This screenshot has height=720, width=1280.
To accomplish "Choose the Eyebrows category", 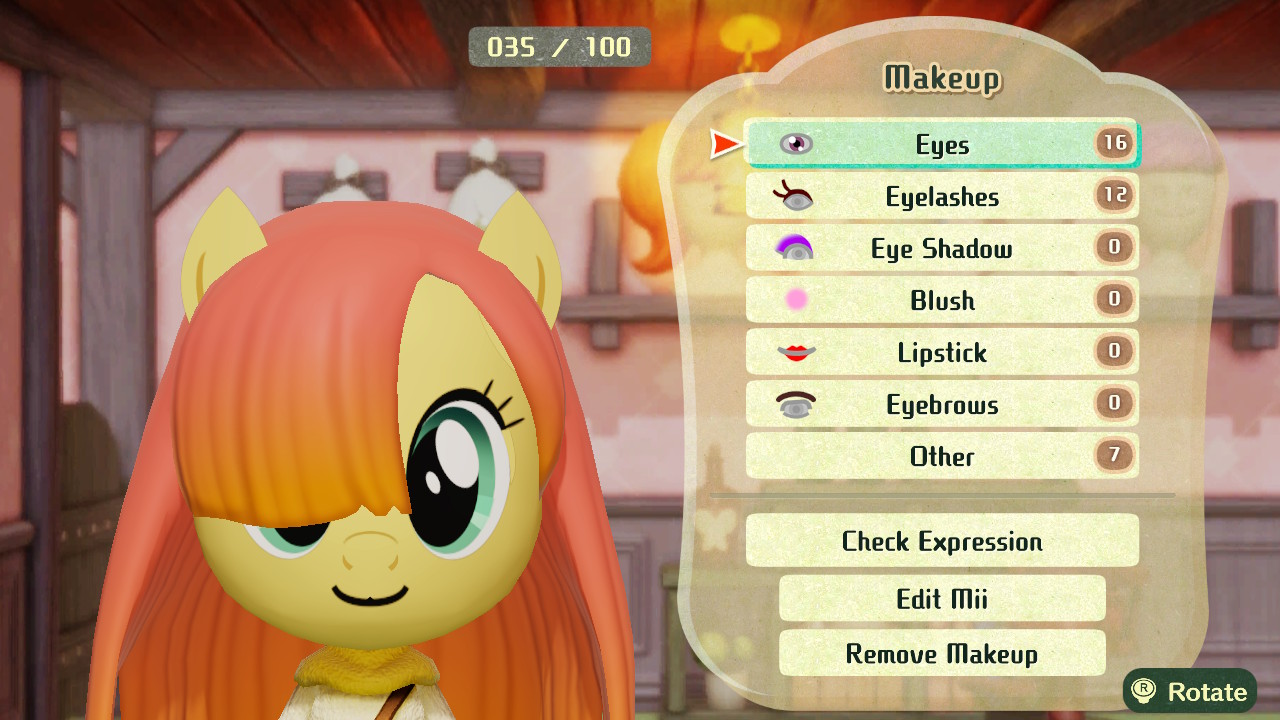I will (x=942, y=404).
